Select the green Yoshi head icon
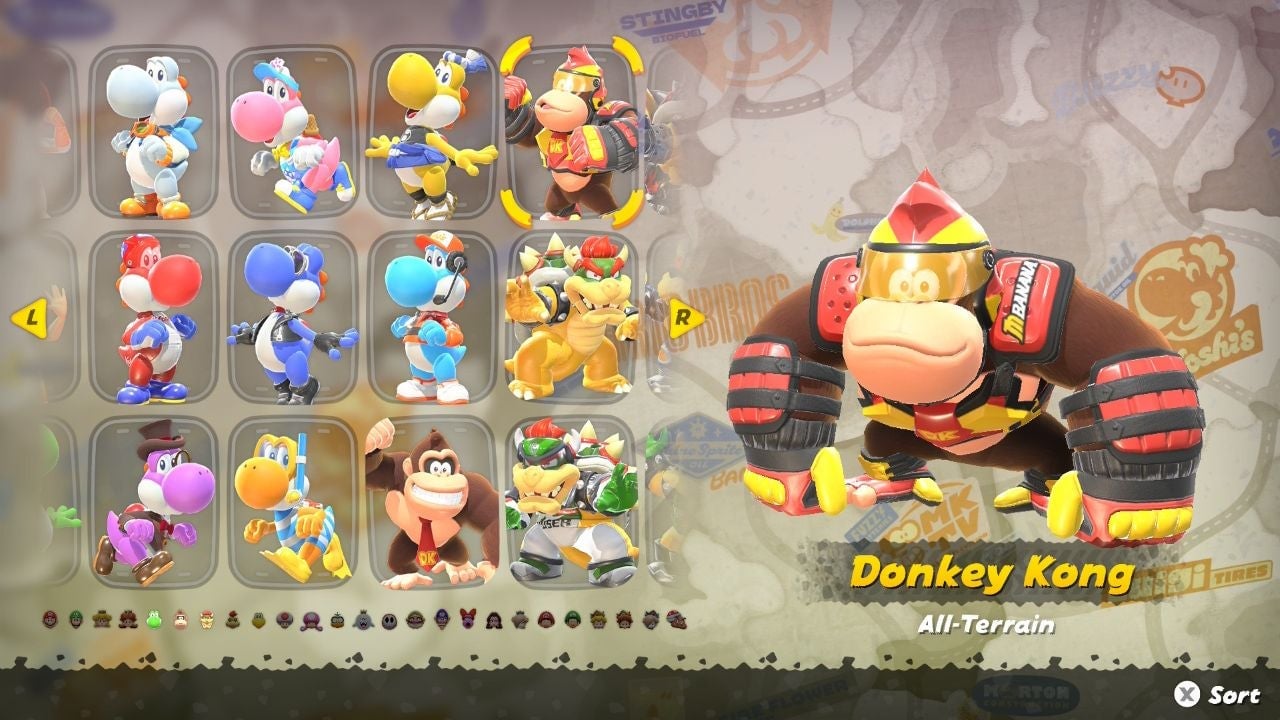1280x720 pixels. [x=152, y=620]
